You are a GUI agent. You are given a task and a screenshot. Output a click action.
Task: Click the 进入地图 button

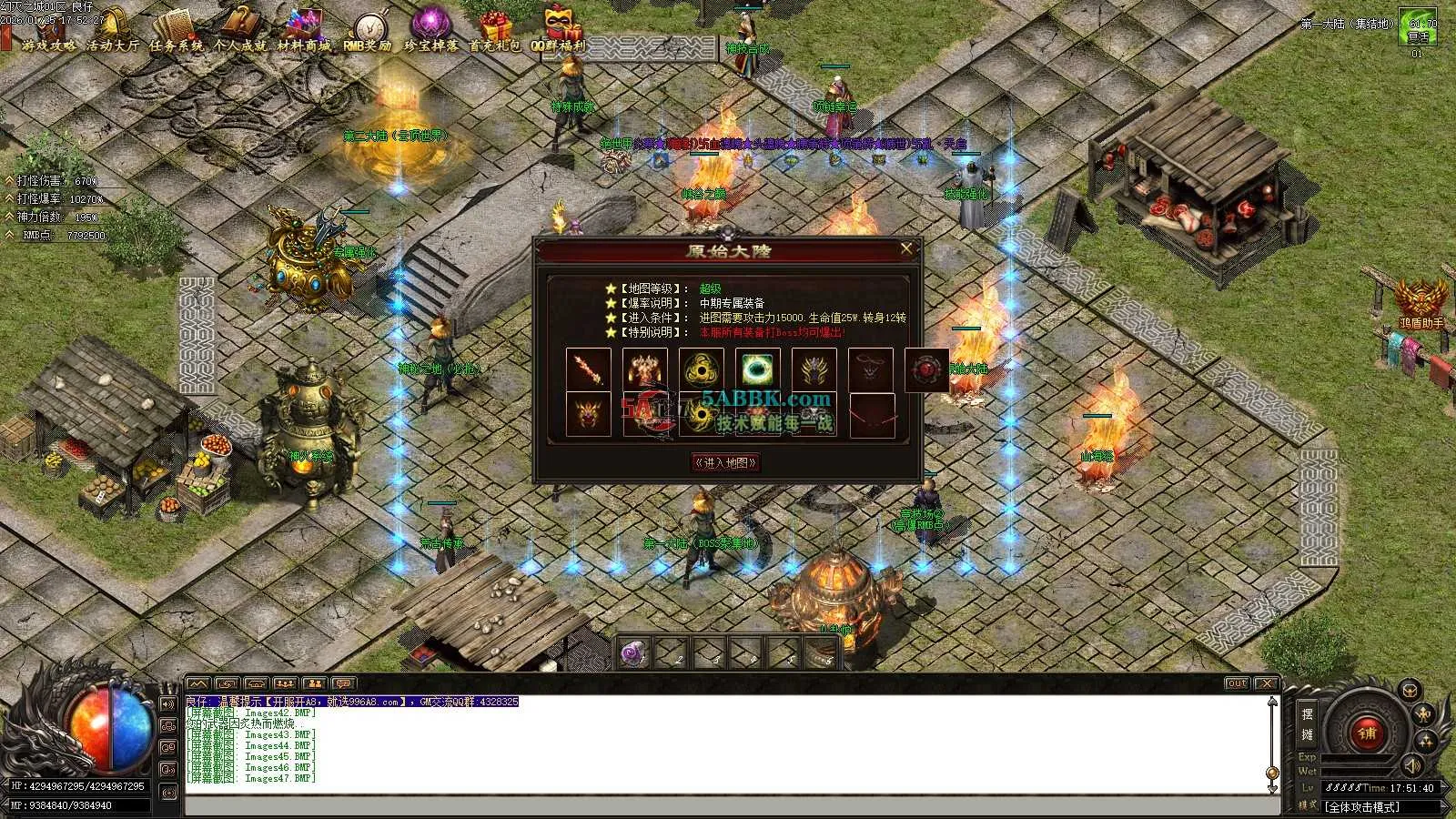(x=725, y=462)
